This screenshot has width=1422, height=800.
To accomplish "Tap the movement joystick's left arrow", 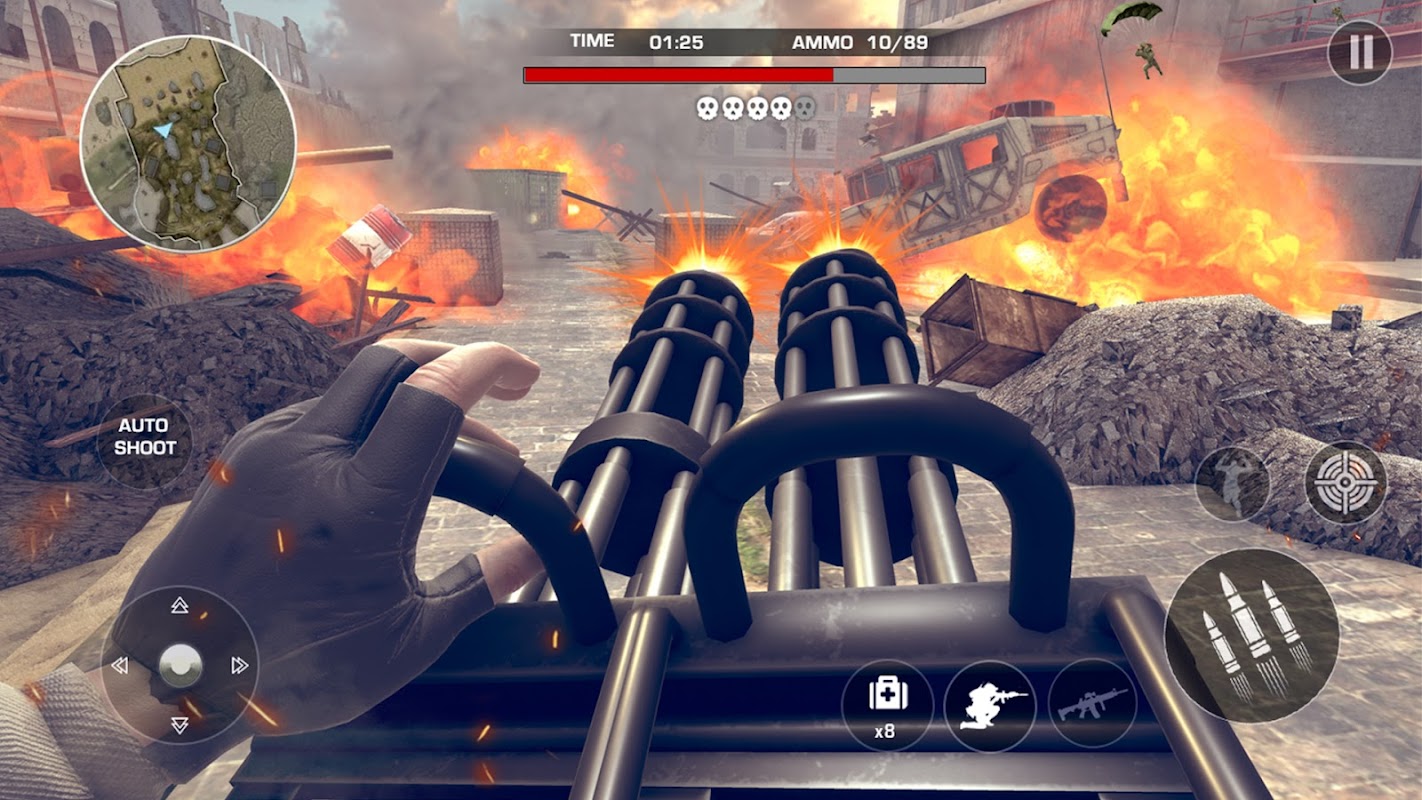I will [x=119, y=665].
